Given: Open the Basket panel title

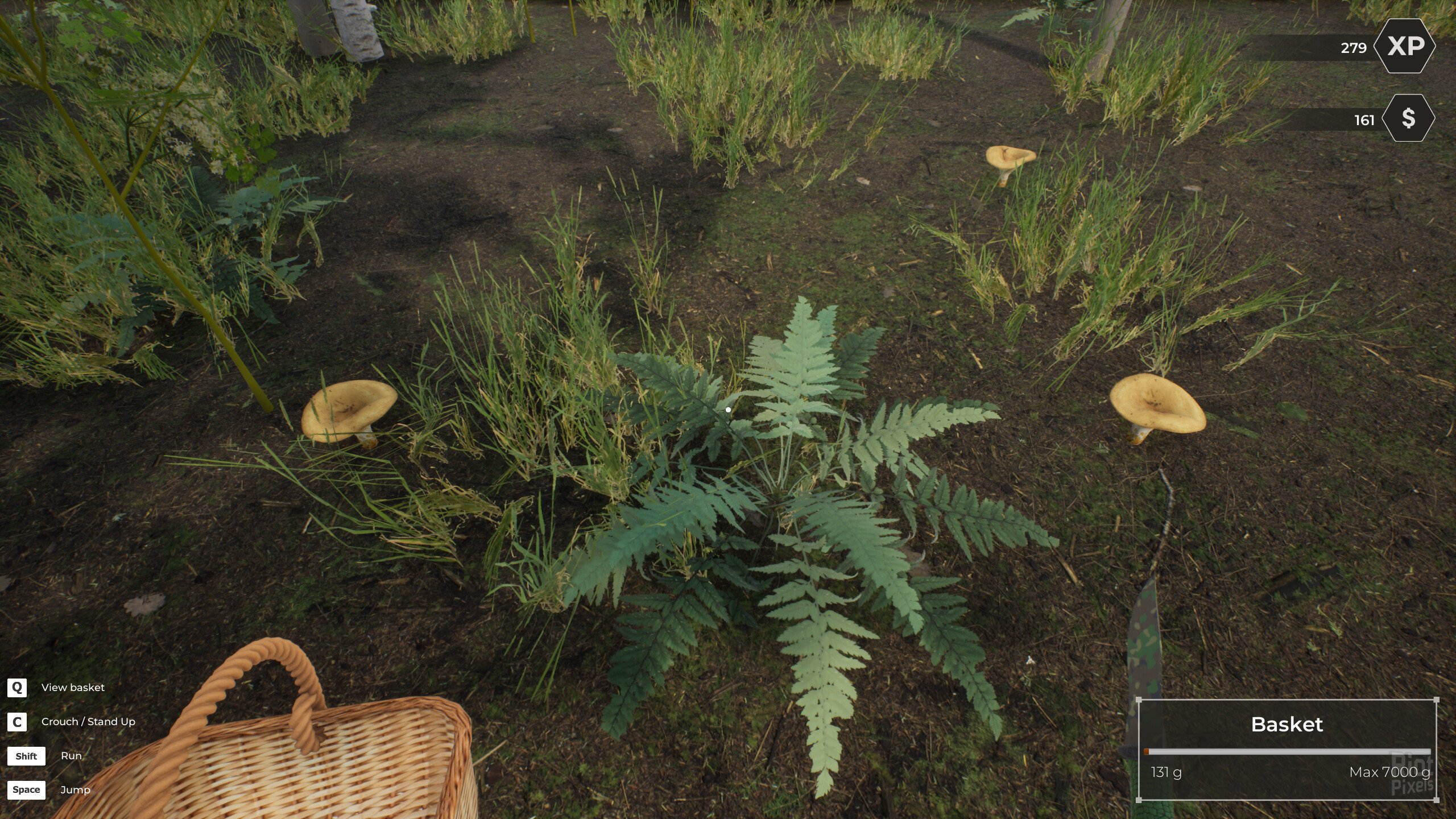Looking at the screenshot, I should pyautogui.click(x=1287, y=725).
